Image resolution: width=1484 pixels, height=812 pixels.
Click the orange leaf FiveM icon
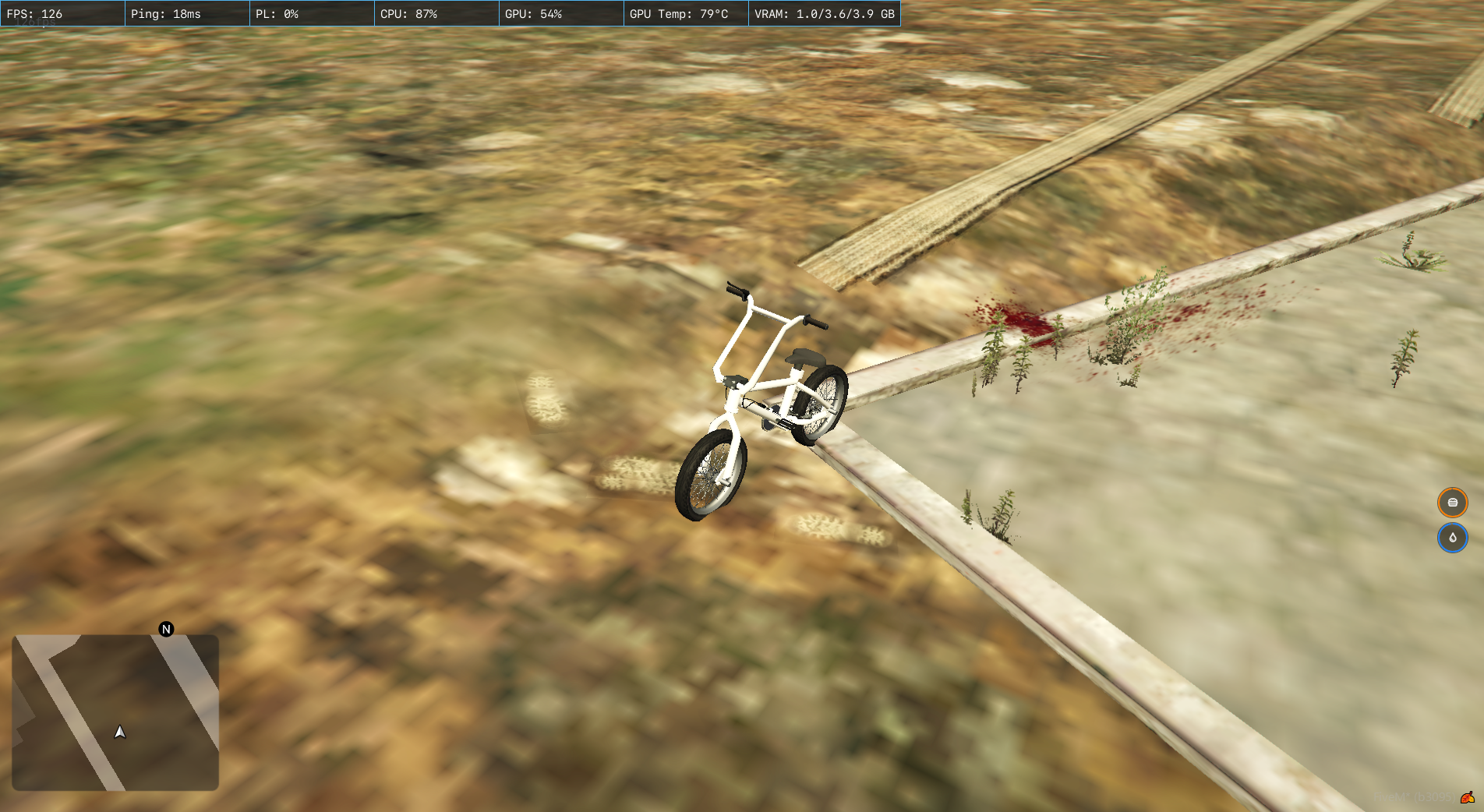coord(1468,797)
